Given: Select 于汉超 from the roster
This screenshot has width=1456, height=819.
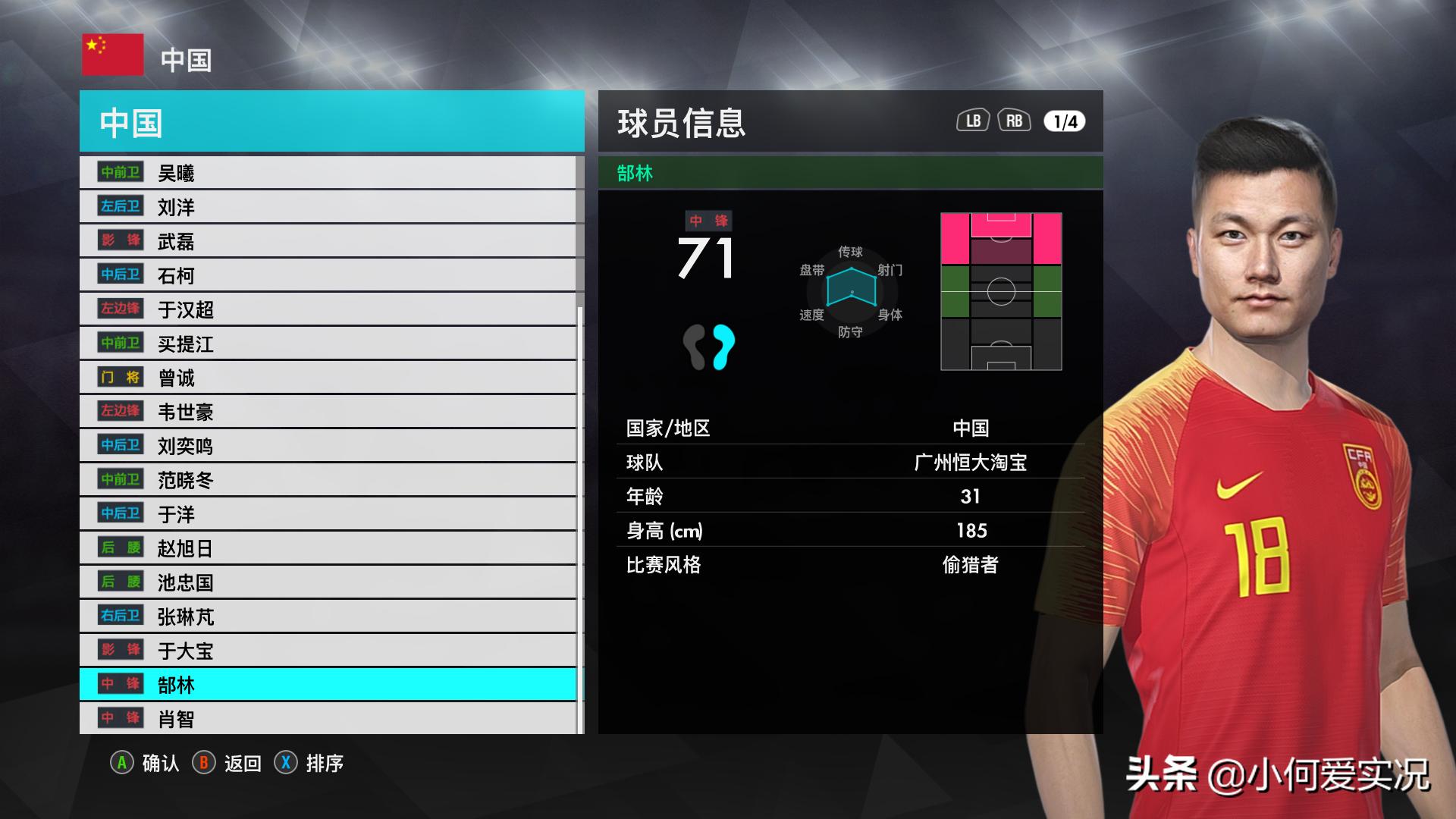Looking at the screenshot, I should click(x=328, y=309).
